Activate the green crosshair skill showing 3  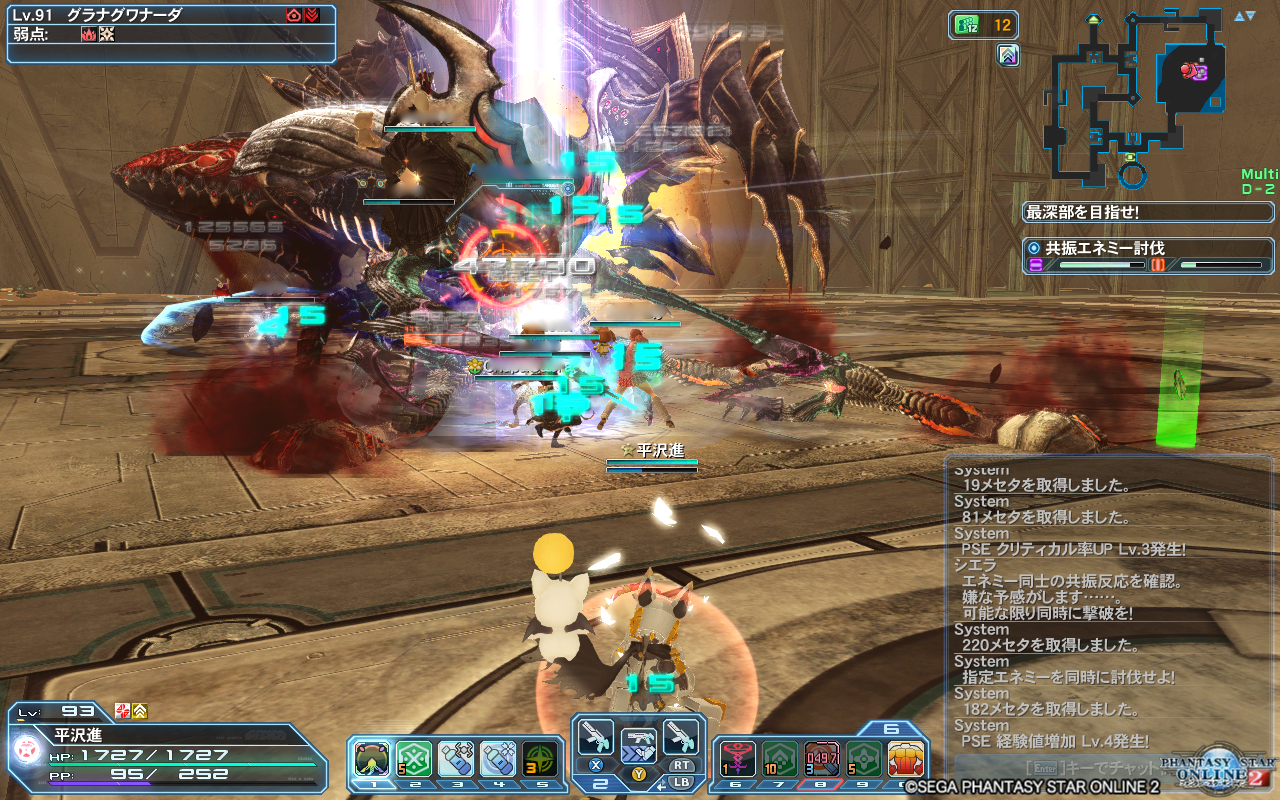pyautogui.click(x=541, y=760)
